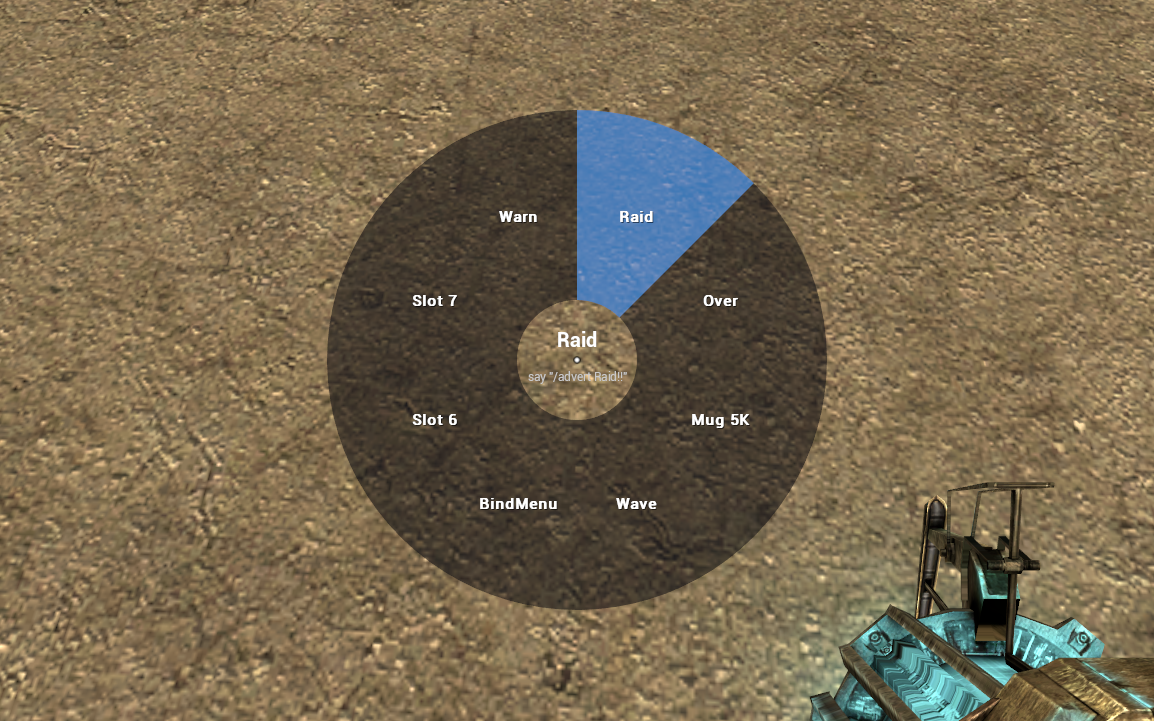This screenshot has height=721, width=1154.
Task: Choose the Over option in radial menu
Action: 720,301
